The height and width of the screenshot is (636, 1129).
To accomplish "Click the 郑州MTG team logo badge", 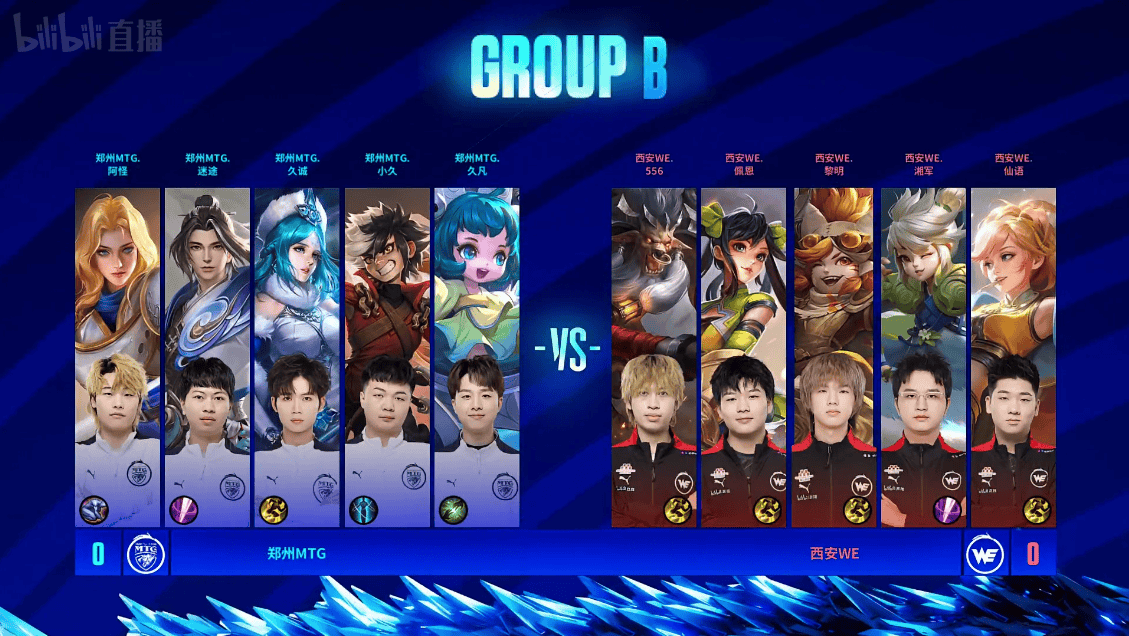I will coord(145,553).
